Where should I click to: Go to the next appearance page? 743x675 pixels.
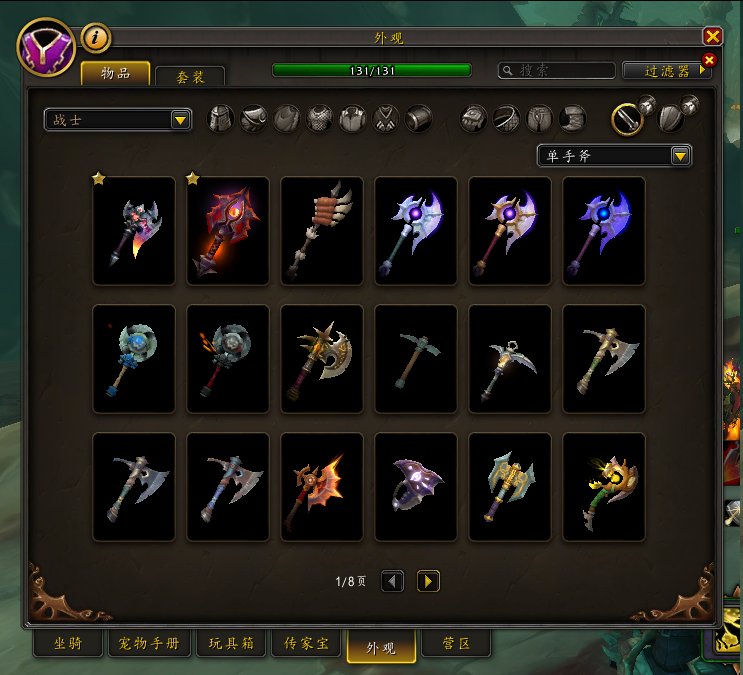(428, 581)
